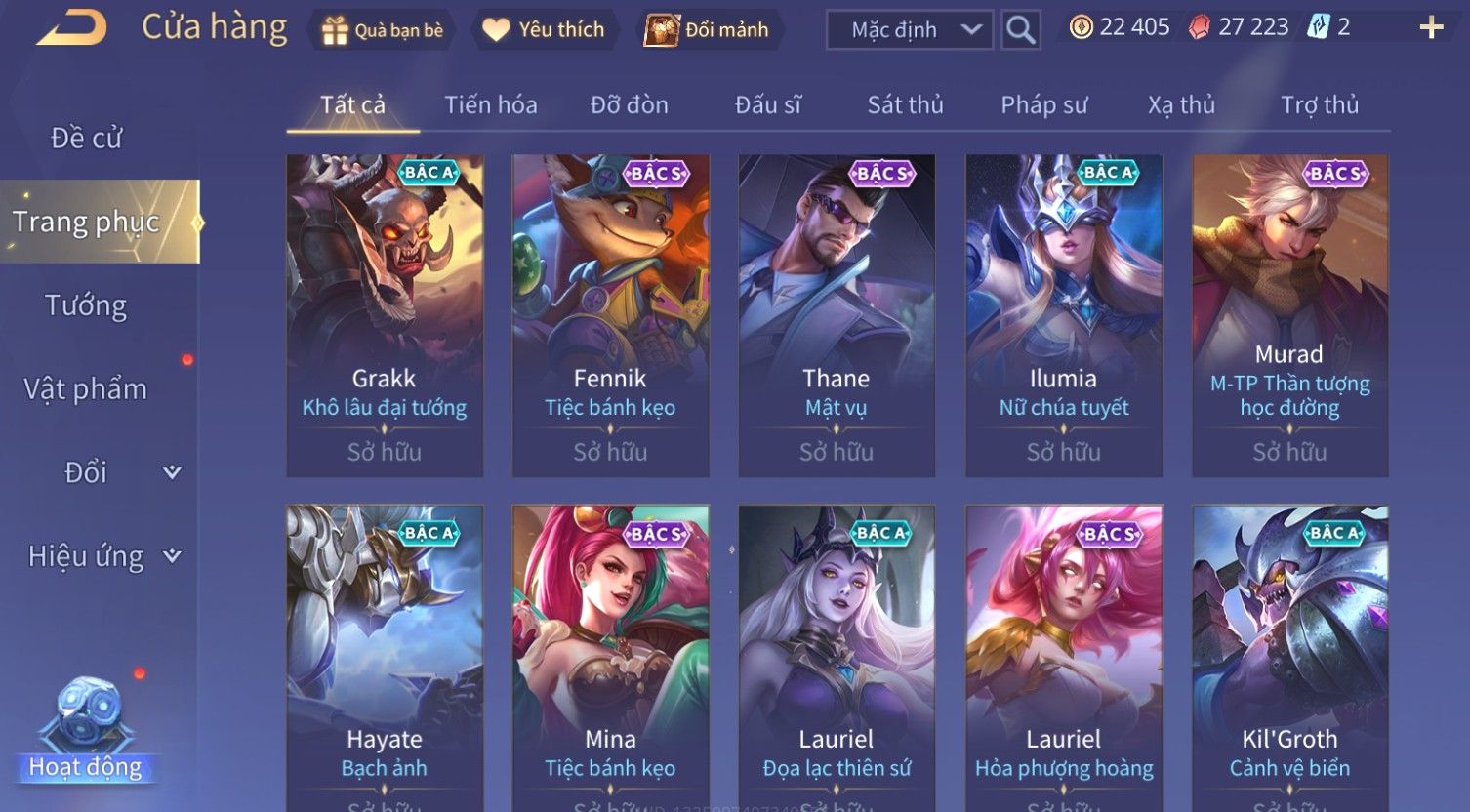Open the Đổi mảnh exchange

click(x=707, y=30)
